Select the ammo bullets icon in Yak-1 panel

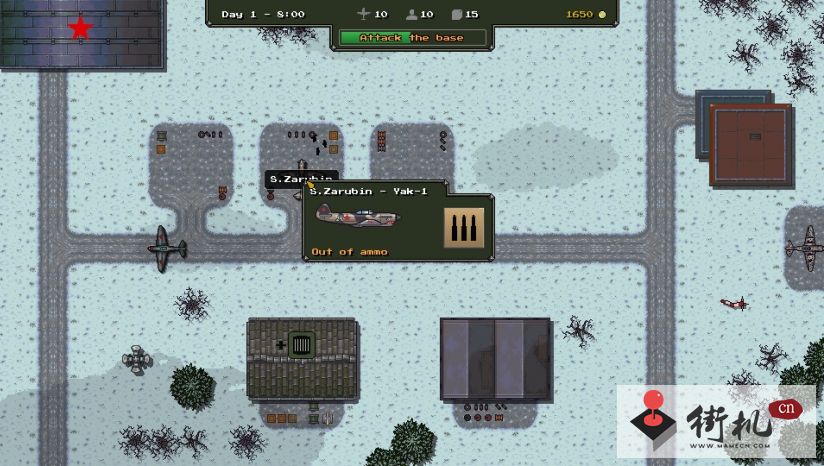tap(464, 228)
